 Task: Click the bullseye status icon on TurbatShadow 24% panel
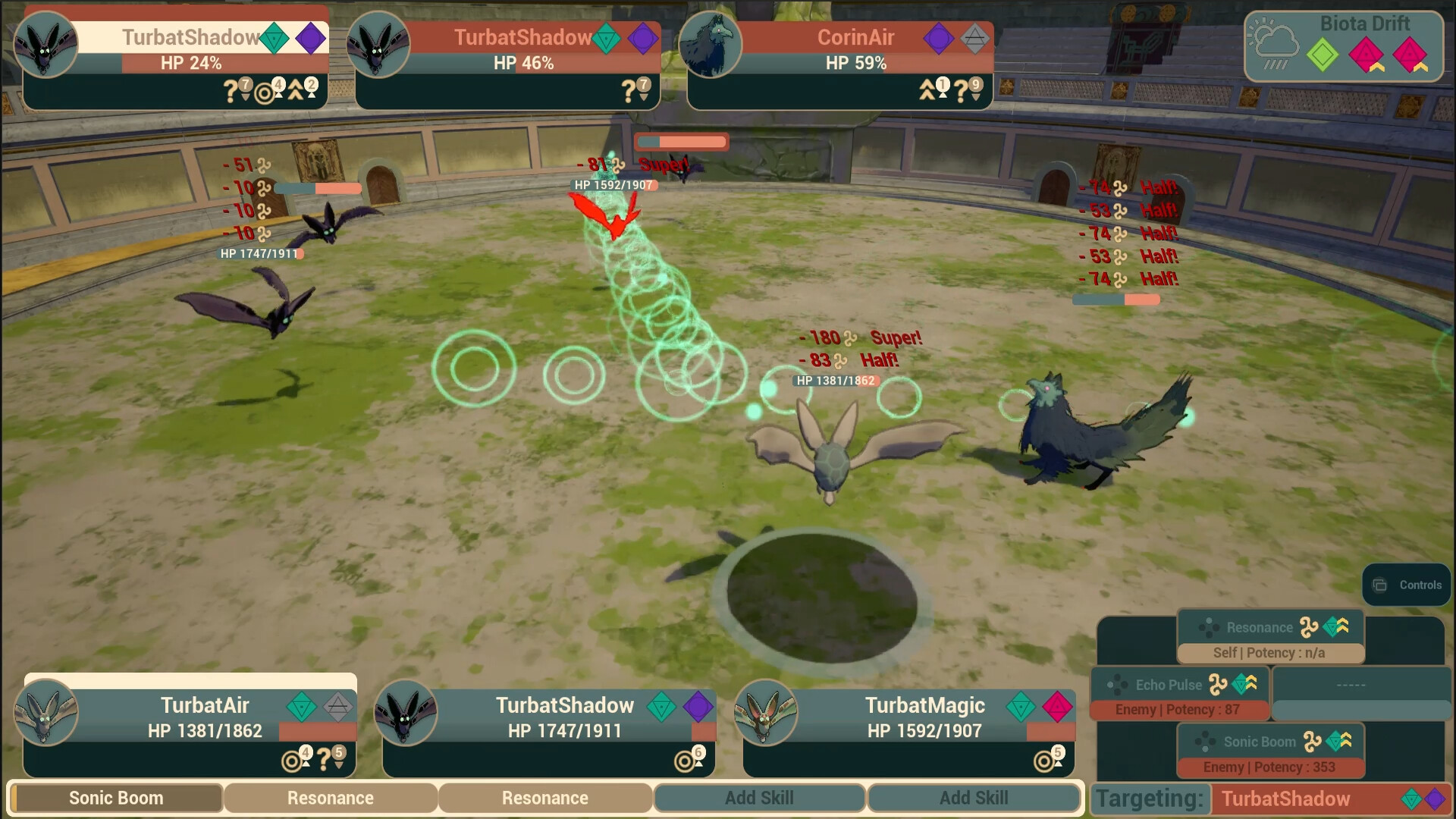(265, 94)
